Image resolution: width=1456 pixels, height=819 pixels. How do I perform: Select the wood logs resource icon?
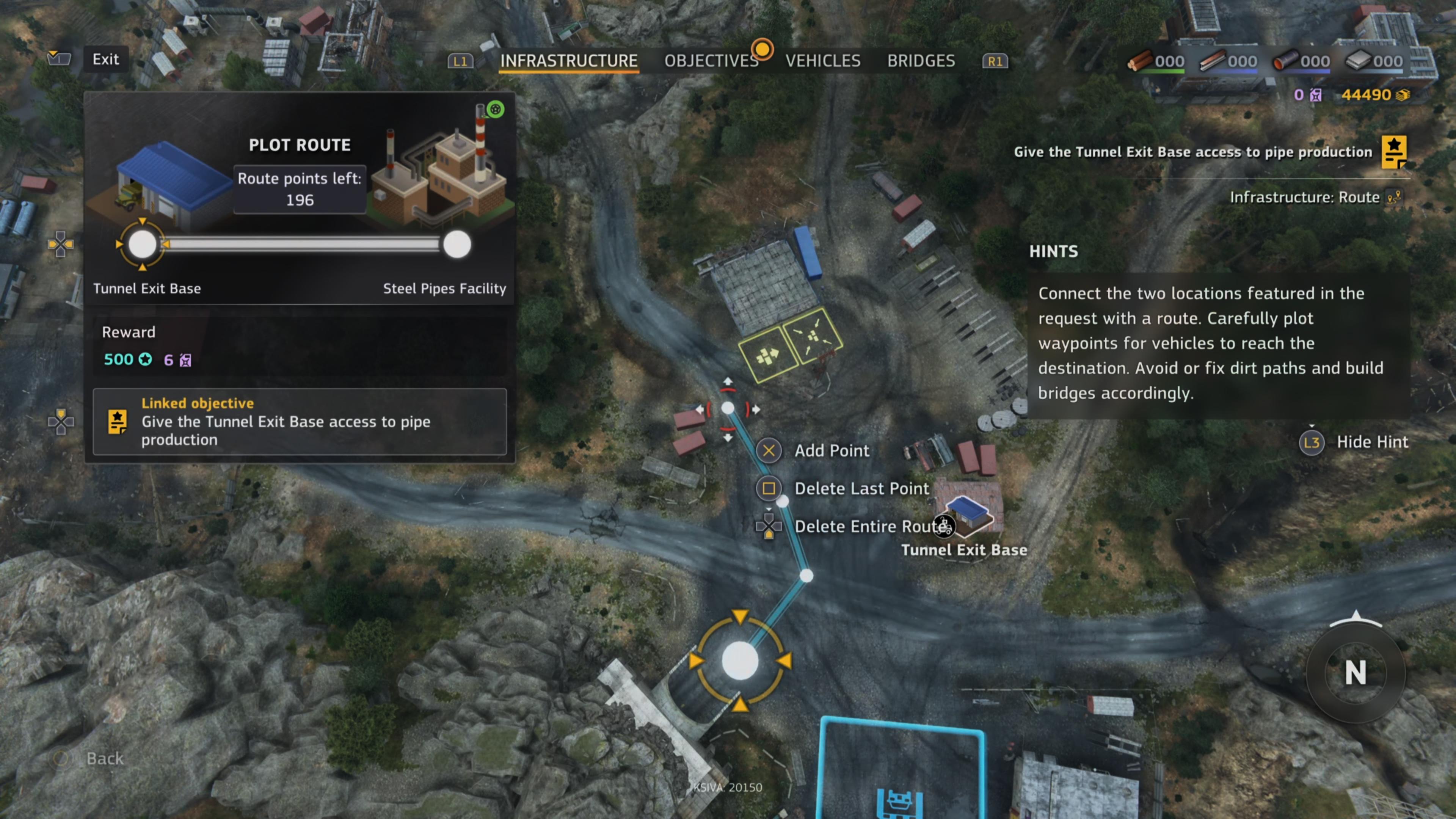pyautogui.click(x=1140, y=61)
